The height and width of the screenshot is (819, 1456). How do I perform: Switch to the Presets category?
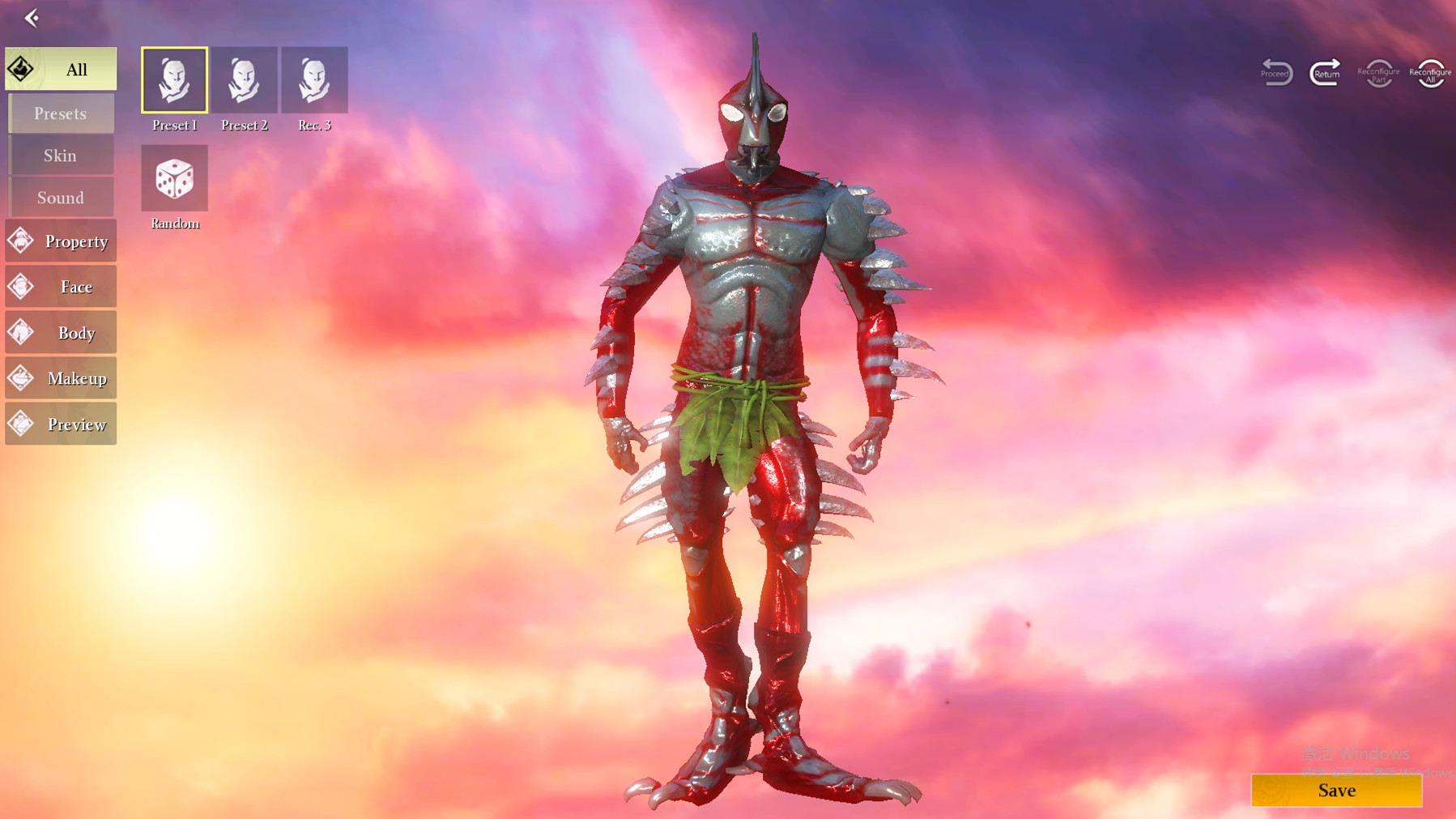coord(61,113)
